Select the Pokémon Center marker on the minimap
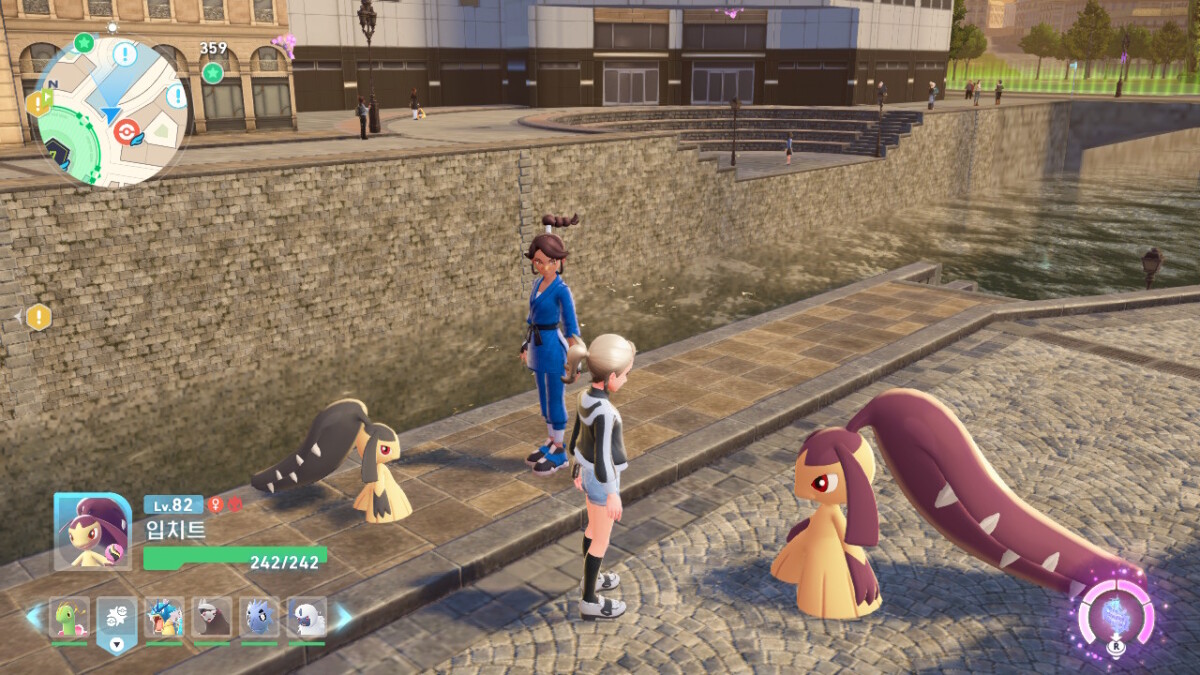 (127, 130)
